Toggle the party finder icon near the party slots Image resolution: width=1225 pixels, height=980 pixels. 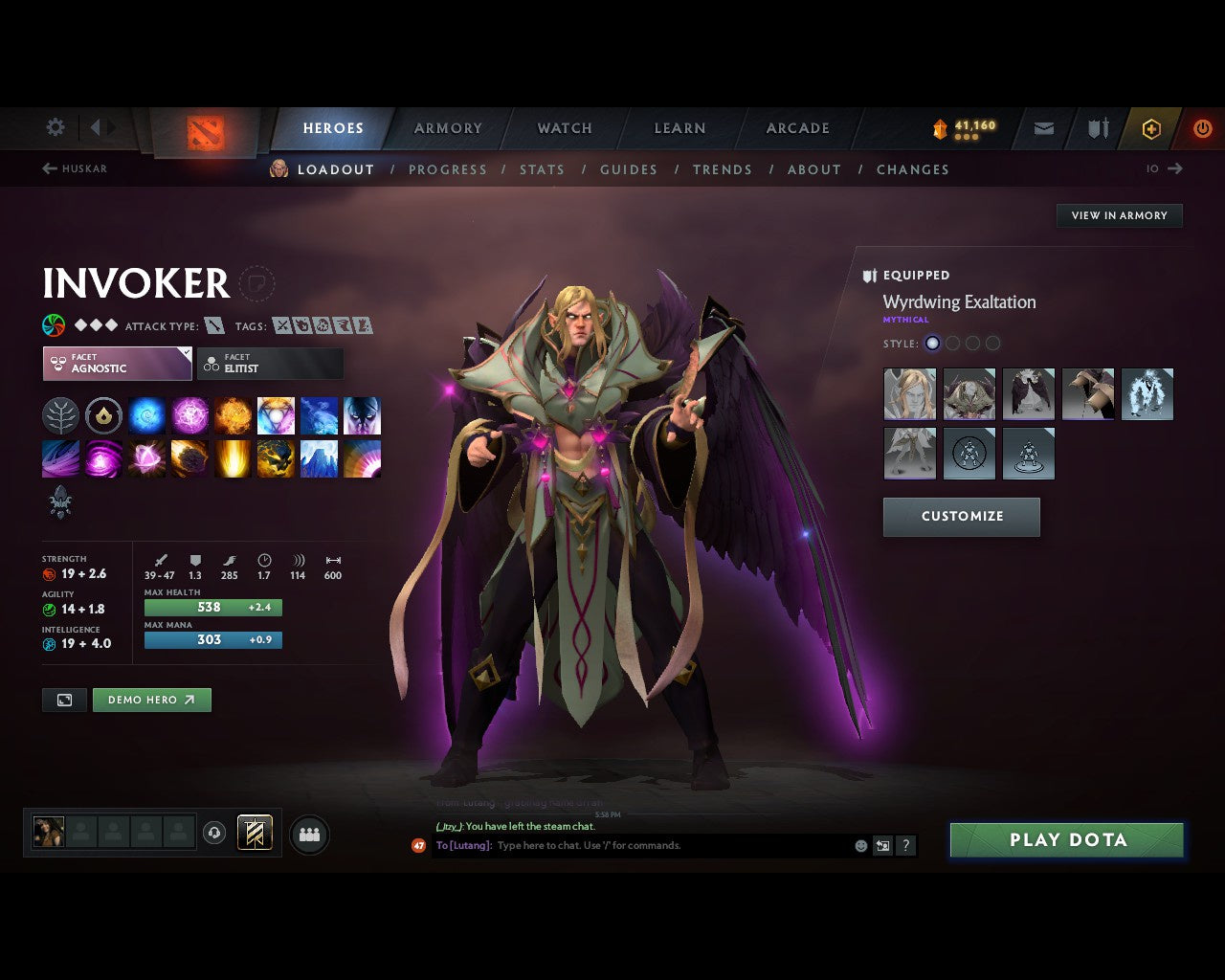tap(309, 834)
